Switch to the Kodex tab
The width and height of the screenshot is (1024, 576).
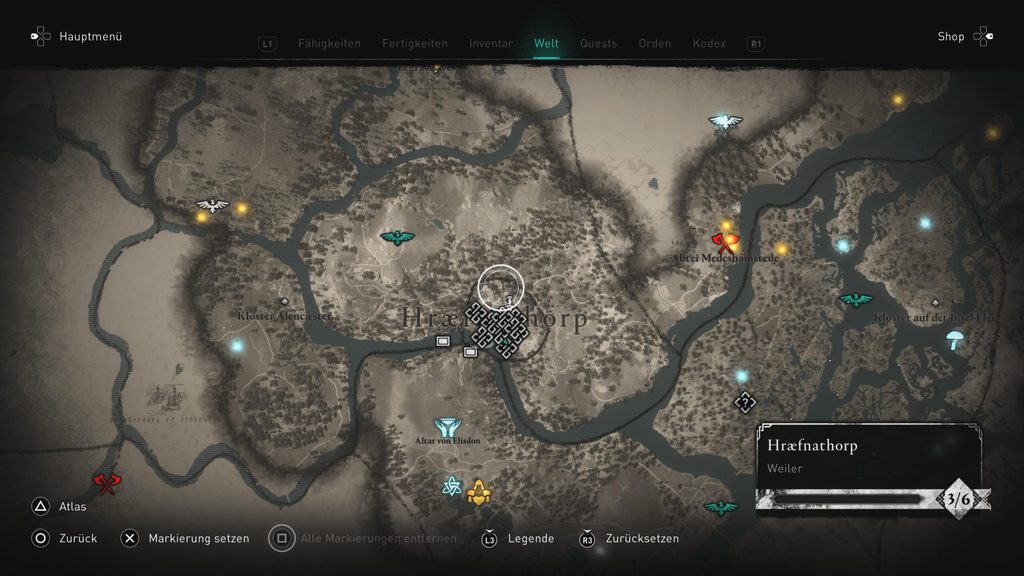710,43
